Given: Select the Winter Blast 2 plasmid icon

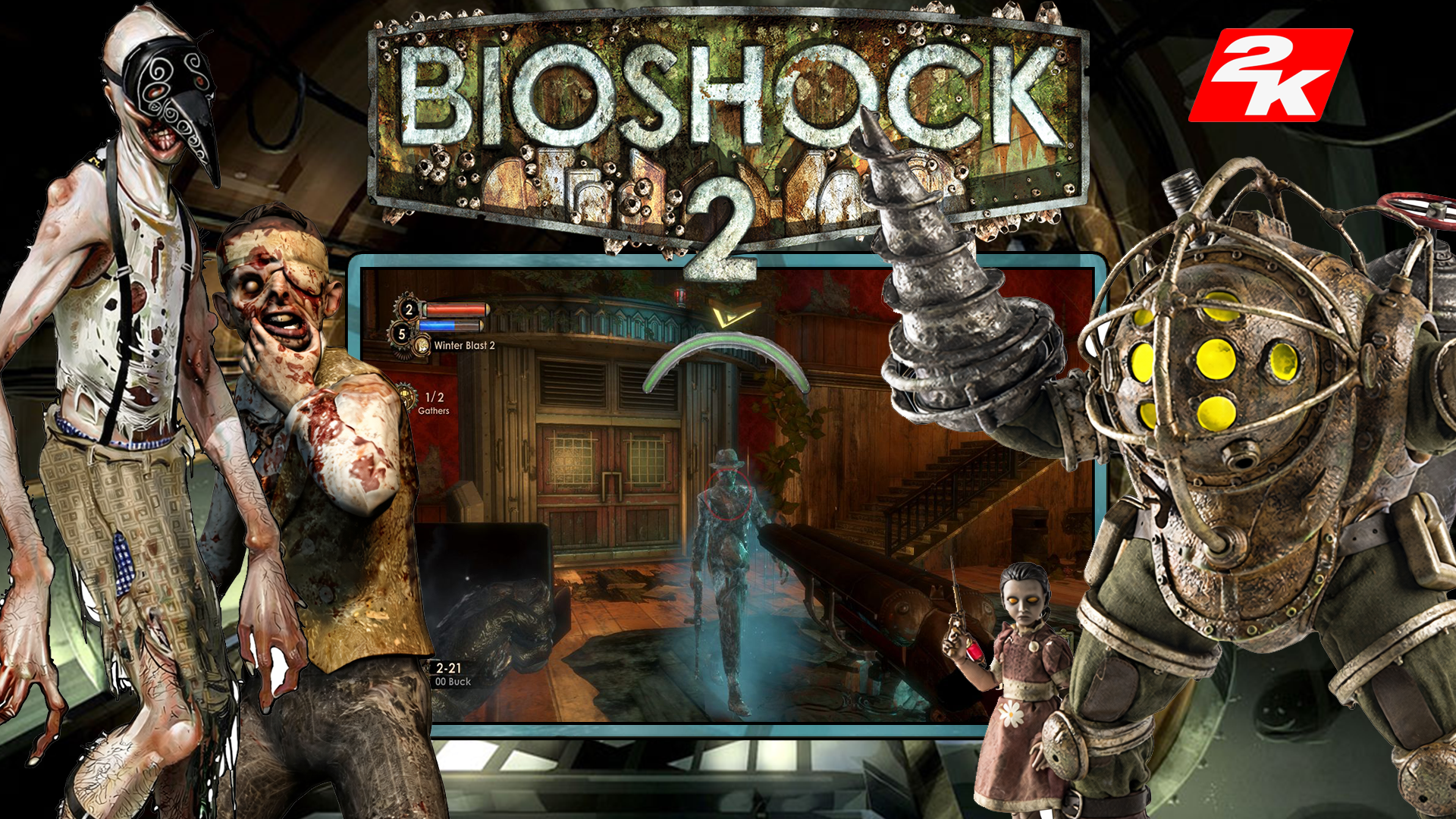Looking at the screenshot, I should coord(422,346).
